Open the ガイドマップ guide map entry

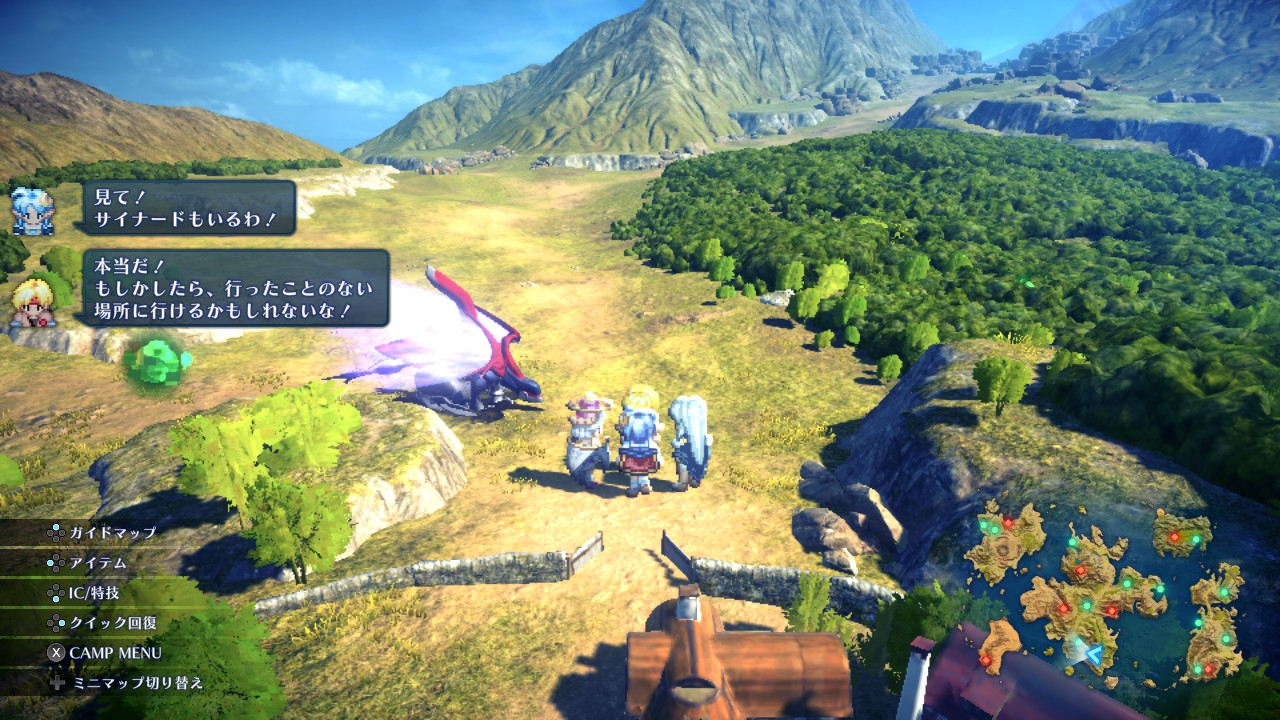100,532
